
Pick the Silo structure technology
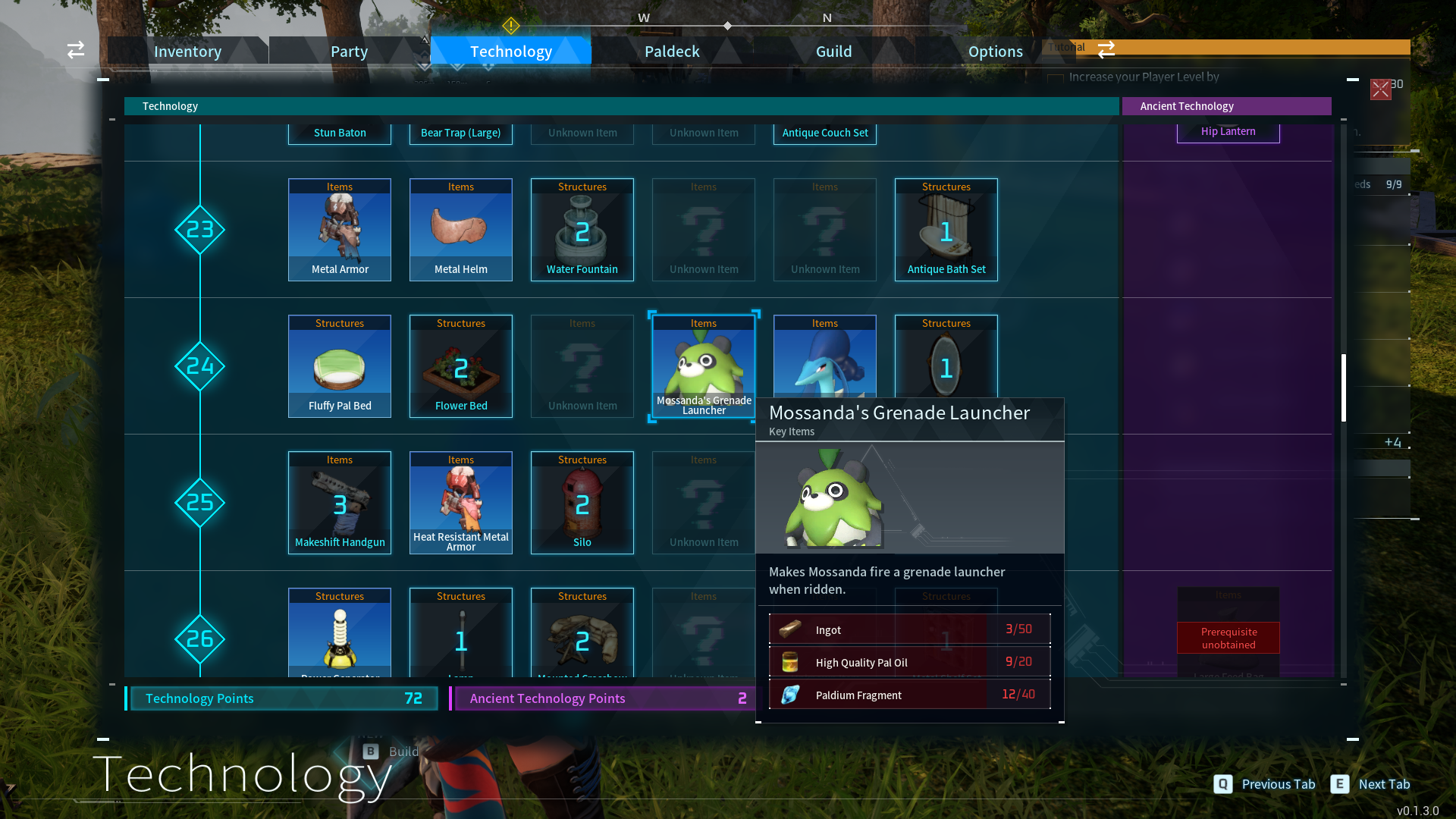click(x=582, y=502)
